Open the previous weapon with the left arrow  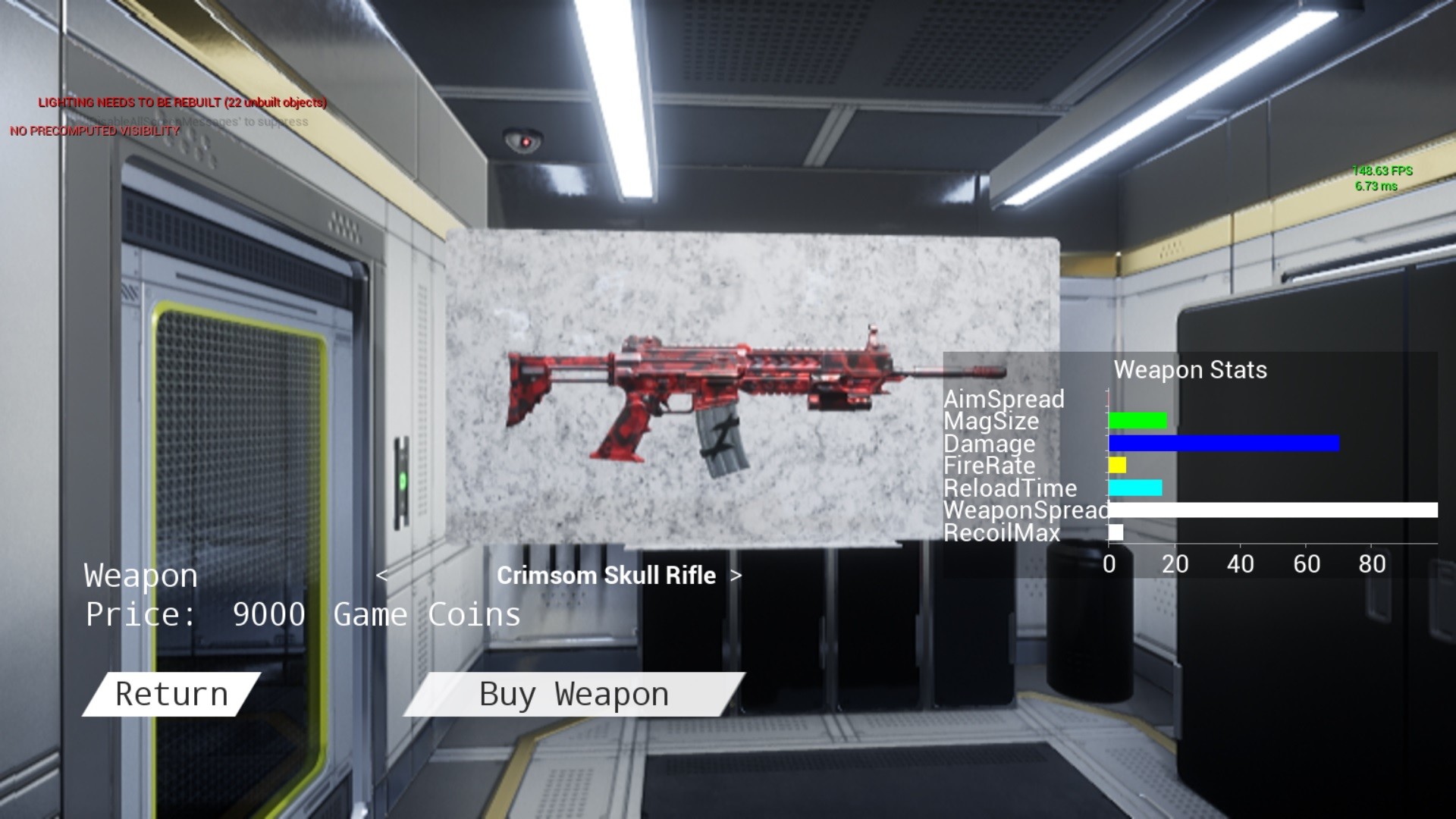point(385,576)
